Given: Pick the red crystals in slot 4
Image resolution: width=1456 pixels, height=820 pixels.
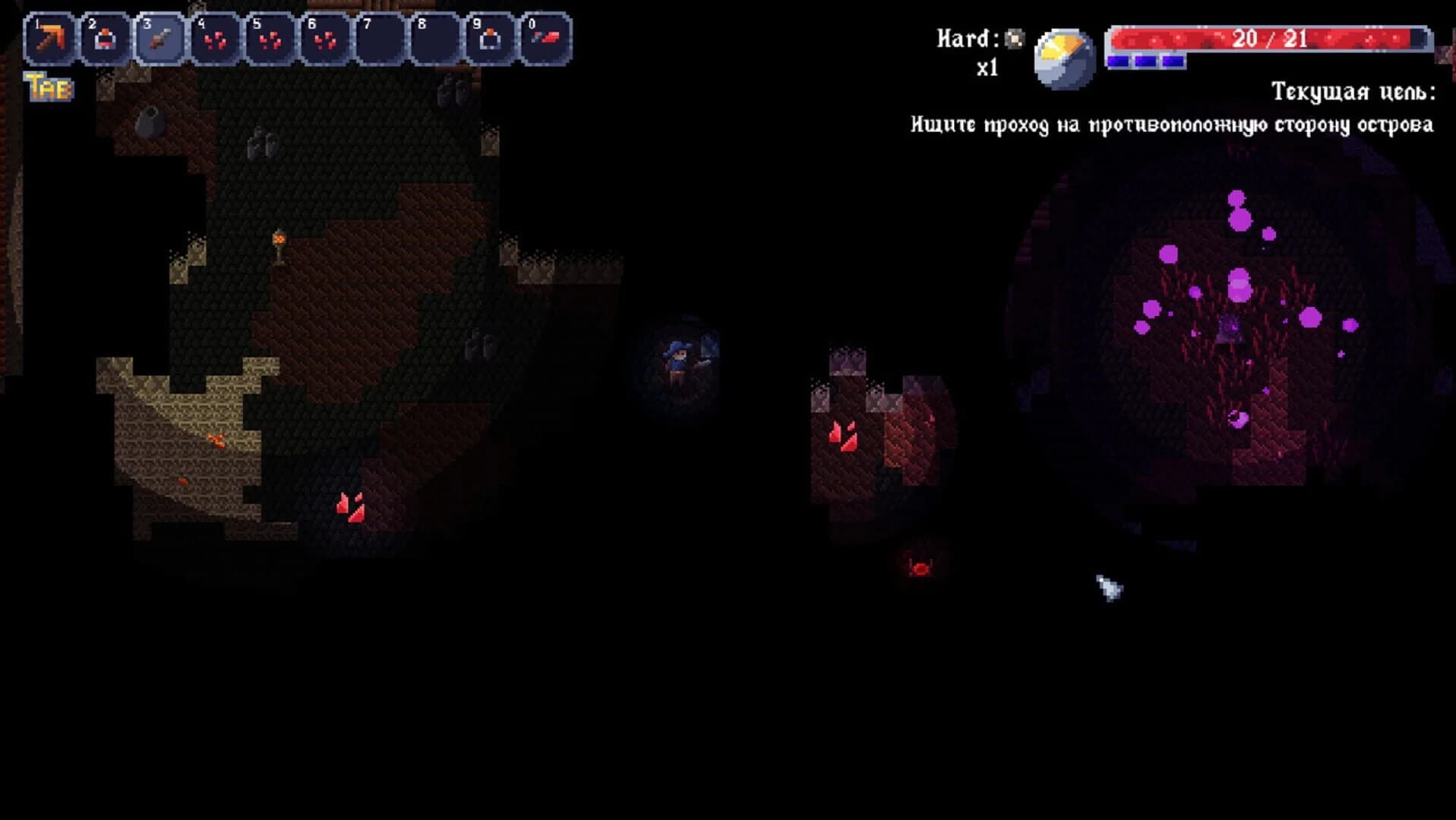Looking at the screenshot, I should point(217,36).
